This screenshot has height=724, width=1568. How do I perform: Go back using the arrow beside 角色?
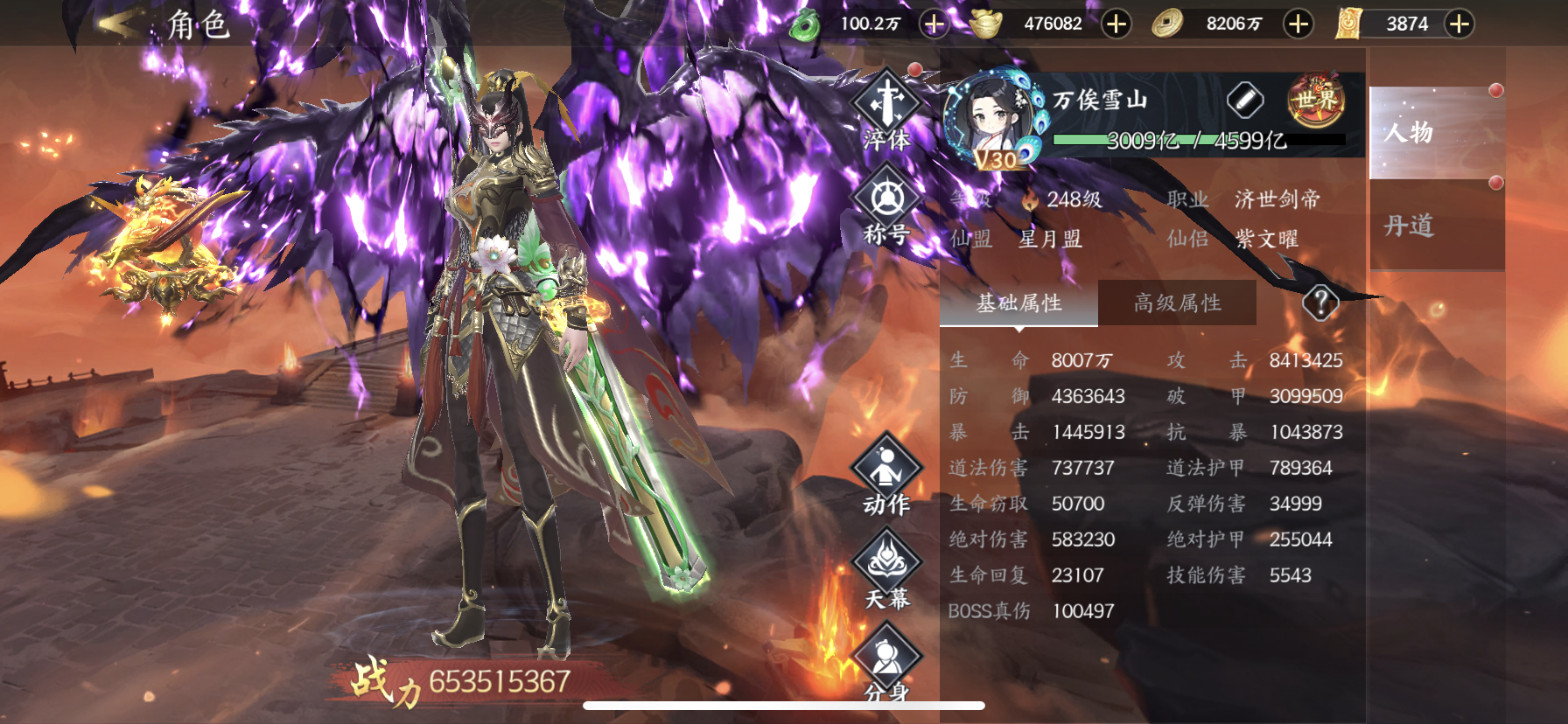[117, 24]
